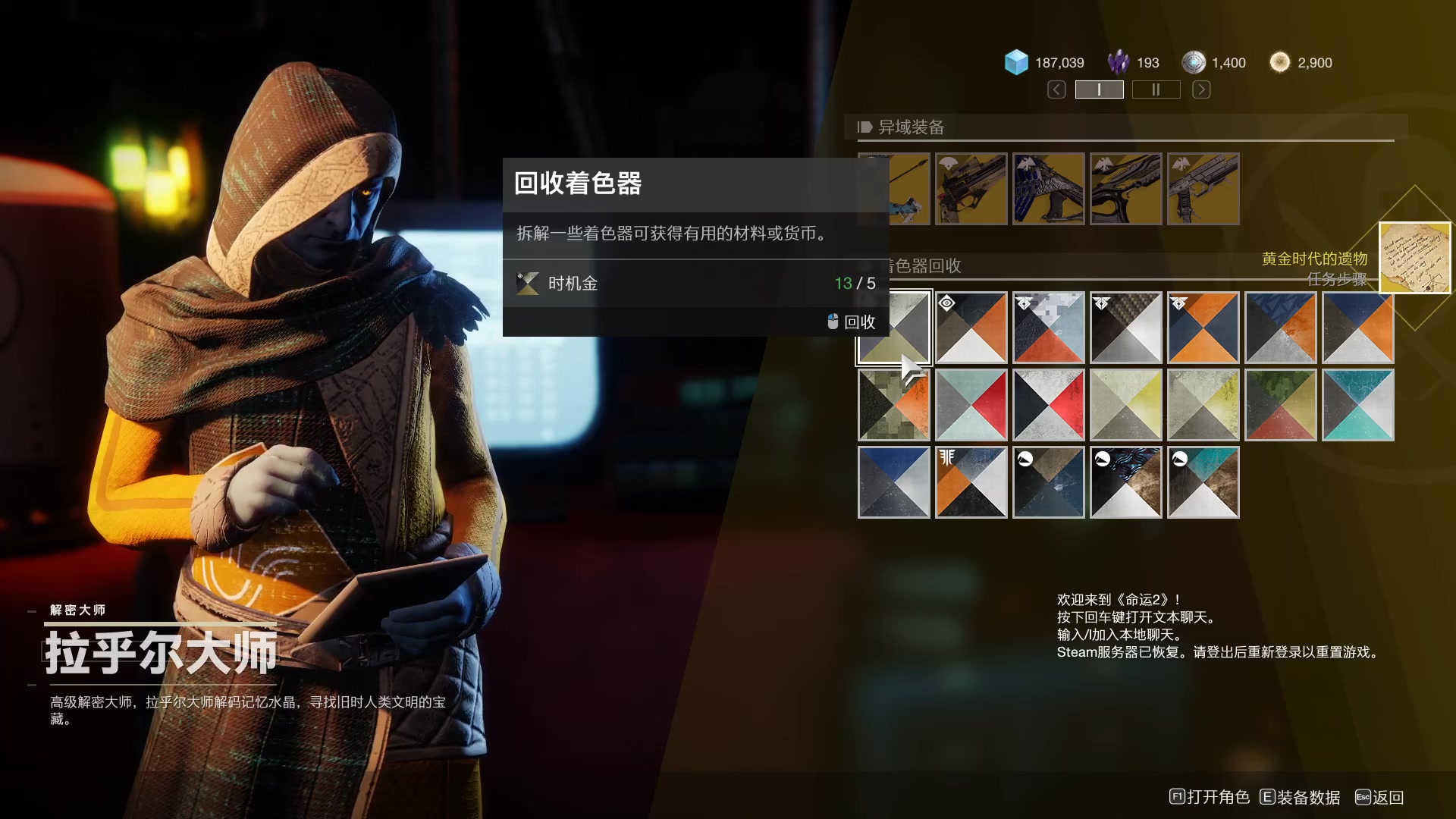Recycle the highlighted grey and olive shader
The width and height of the screenshot is (1456, 819).
(x=894, y=328)
